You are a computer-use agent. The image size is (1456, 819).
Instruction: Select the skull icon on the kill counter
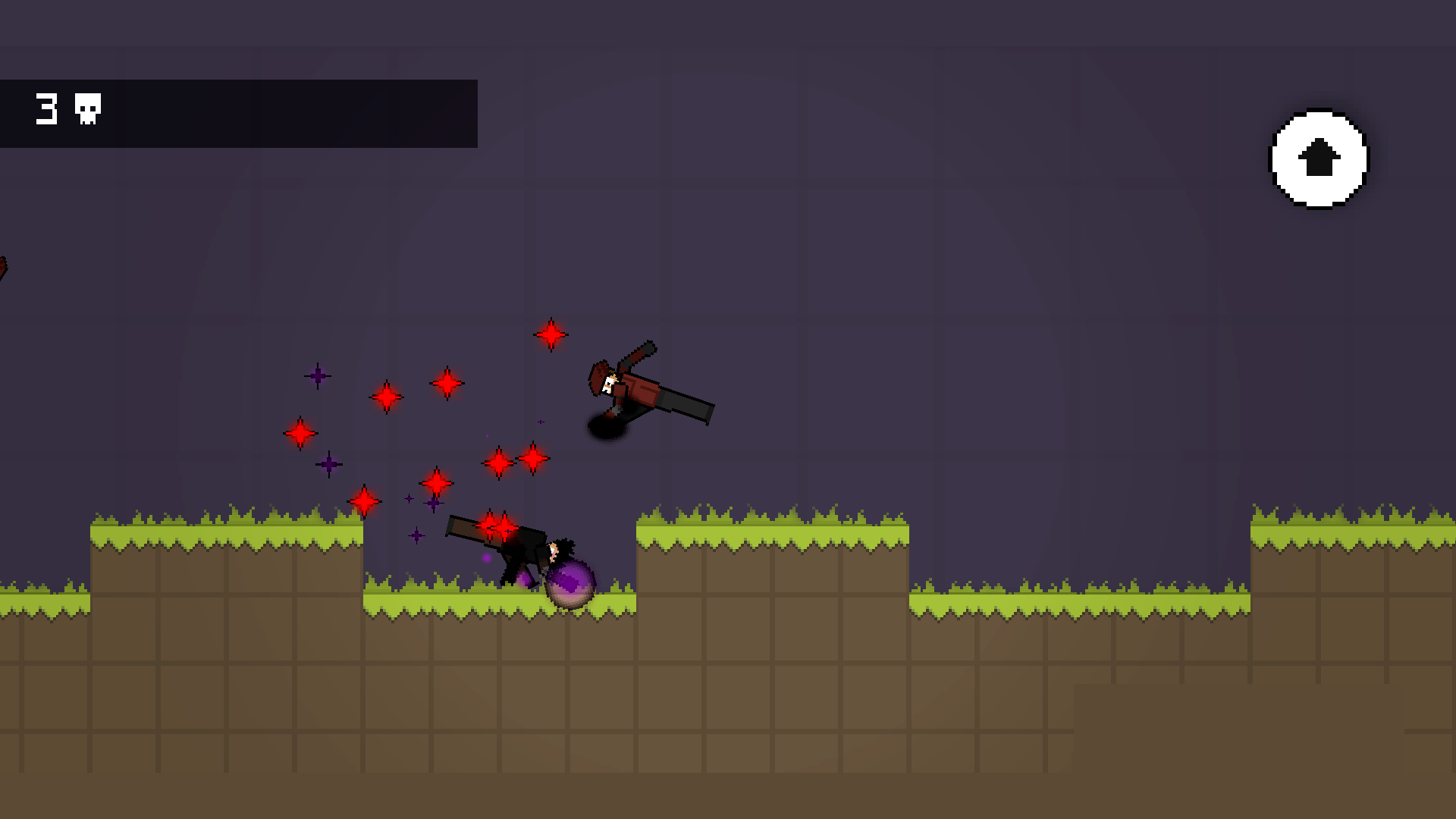pyautogui.click(x=85, y=109)
